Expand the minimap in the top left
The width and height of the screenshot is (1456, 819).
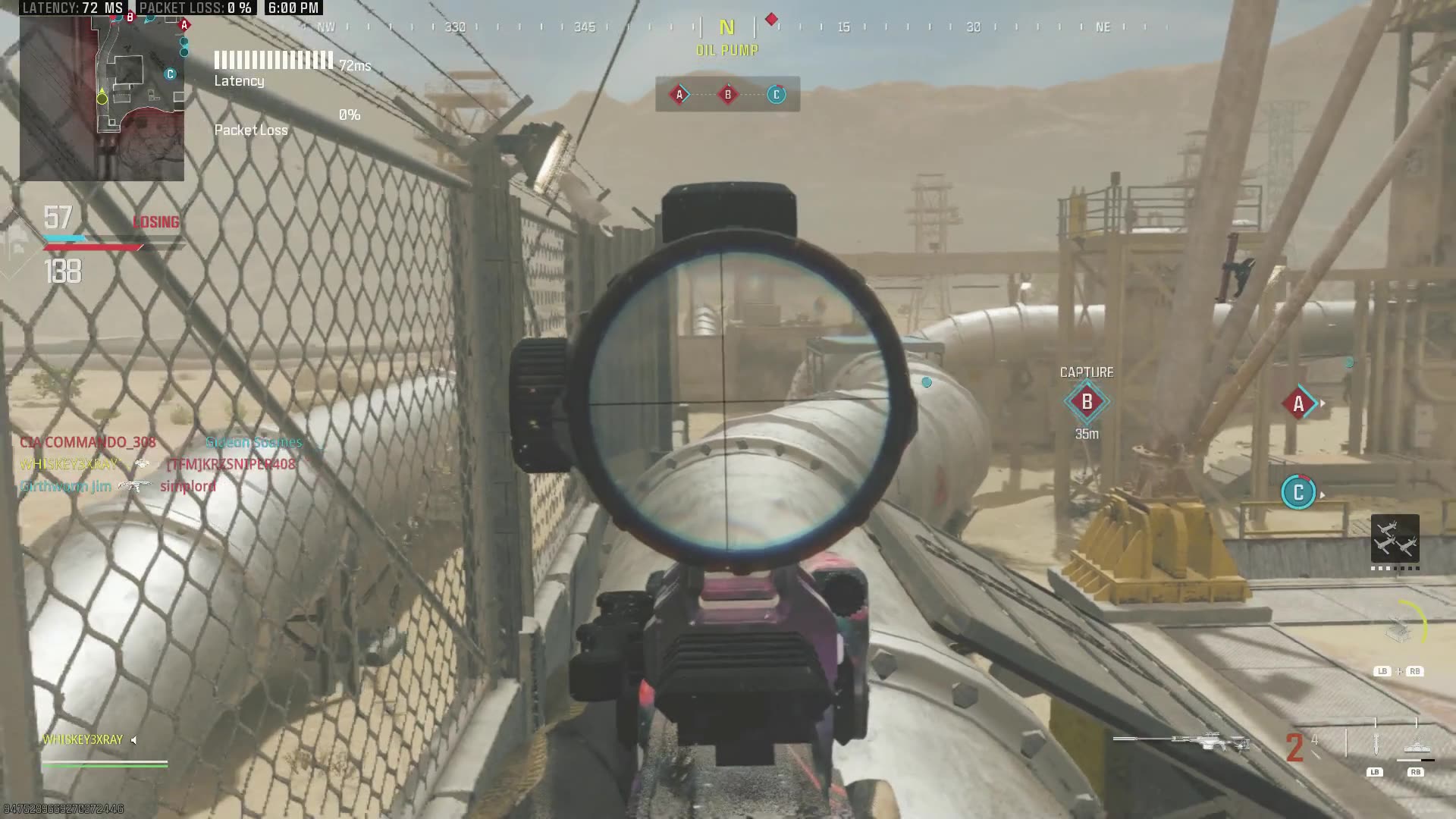tap(101, 99)
